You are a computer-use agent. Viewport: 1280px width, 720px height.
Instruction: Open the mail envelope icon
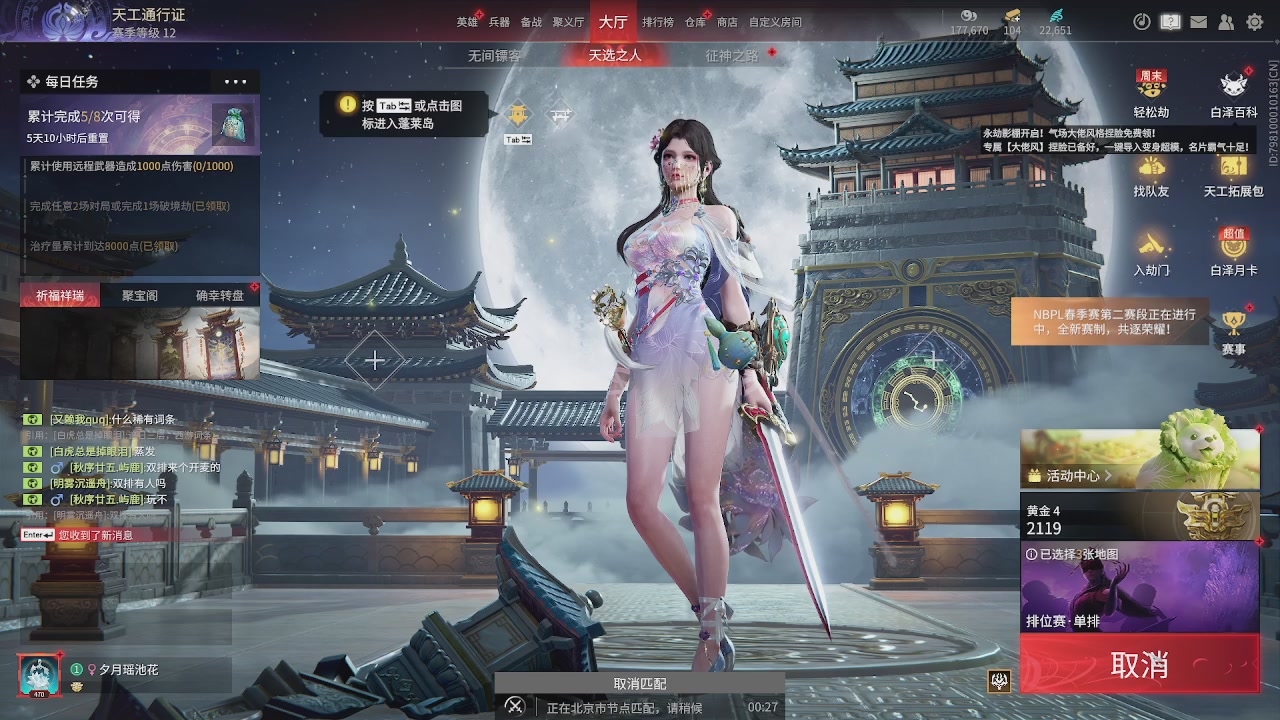(1198, 22)
